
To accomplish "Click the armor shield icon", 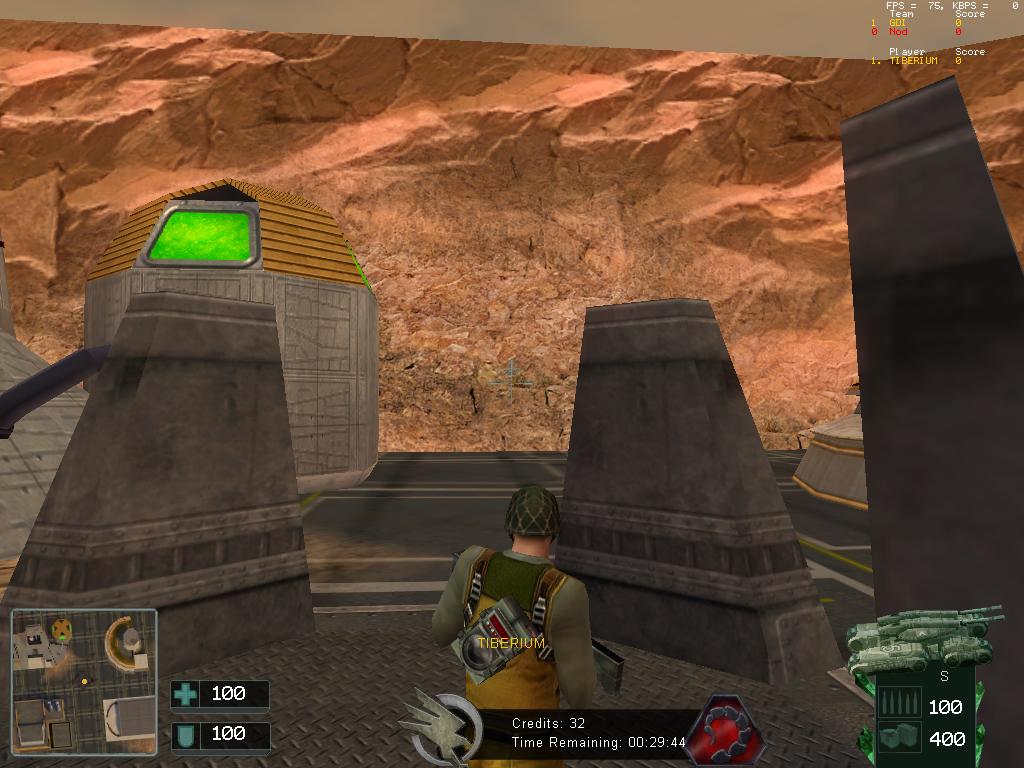I will [185, 734].
